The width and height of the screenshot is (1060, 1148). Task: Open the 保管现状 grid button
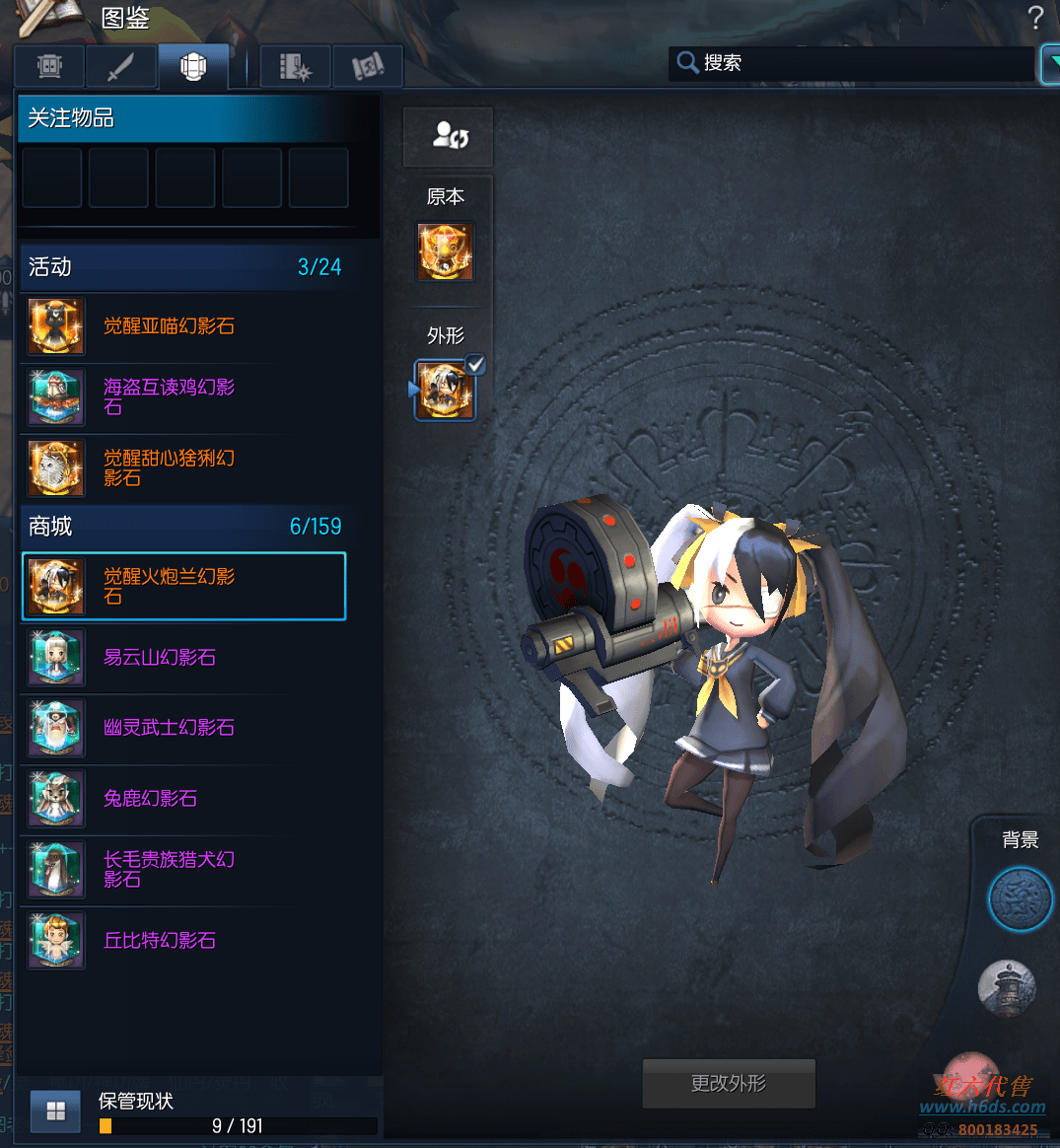[56, 1112]
